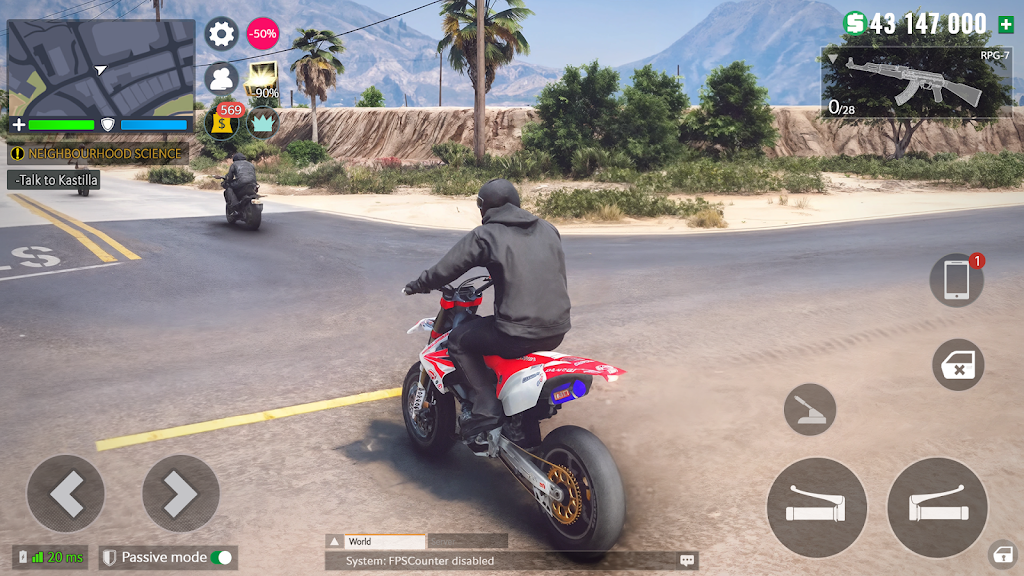Viewport: 1024px width, 576px height.
Task: Open the chat speech bubble button
Action: click(687, 561)
